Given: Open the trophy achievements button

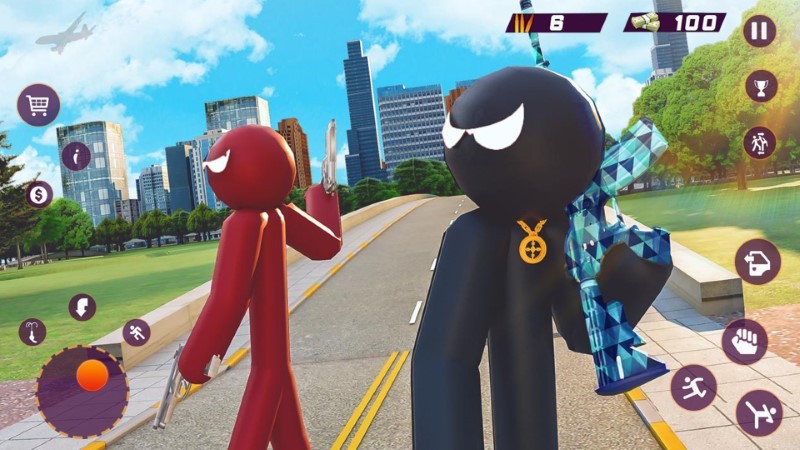Looking at the screenshot, I should [x=761, y=86].
